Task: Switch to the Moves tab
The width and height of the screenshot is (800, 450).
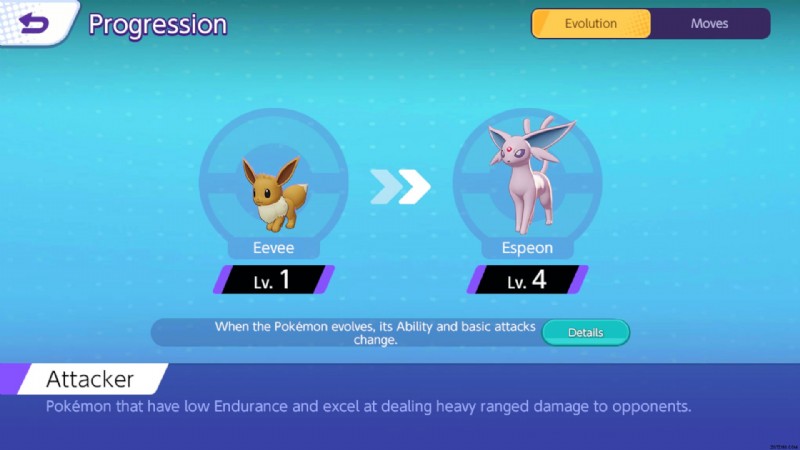Action: tap(709, 23)
